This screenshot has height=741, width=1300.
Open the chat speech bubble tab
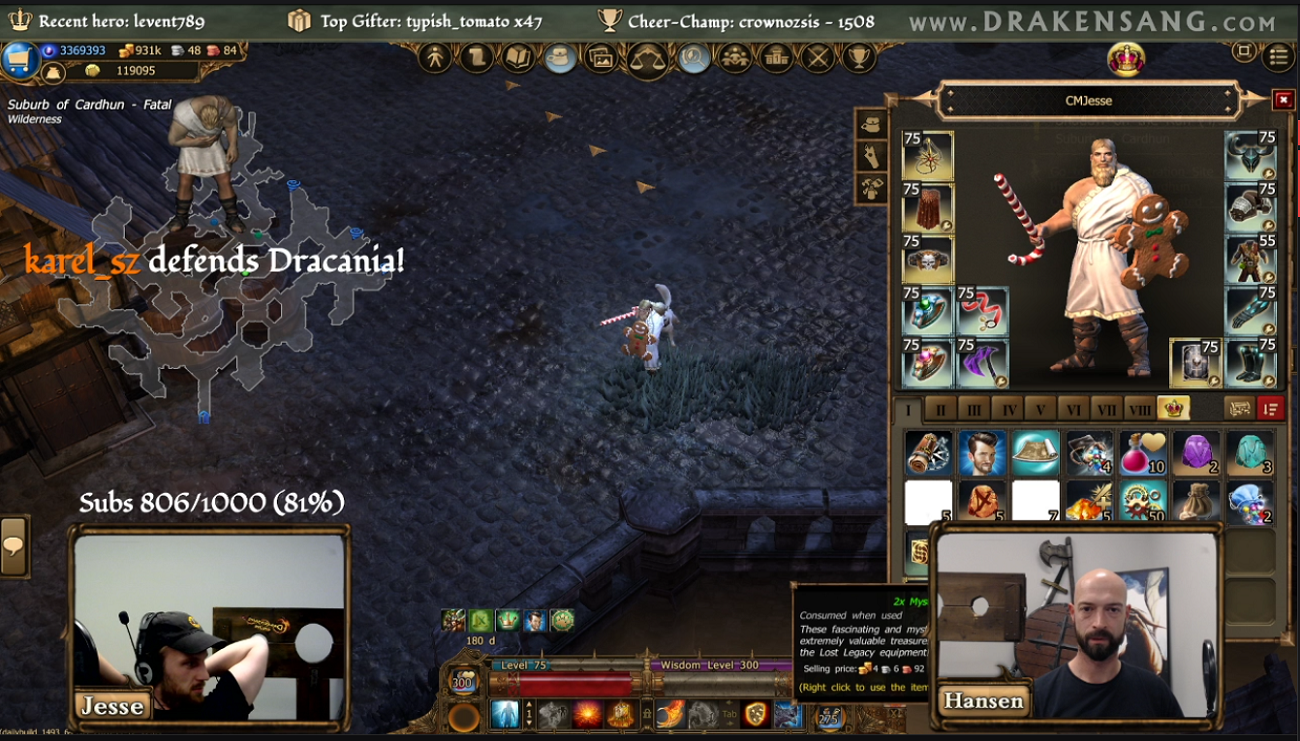14,546
